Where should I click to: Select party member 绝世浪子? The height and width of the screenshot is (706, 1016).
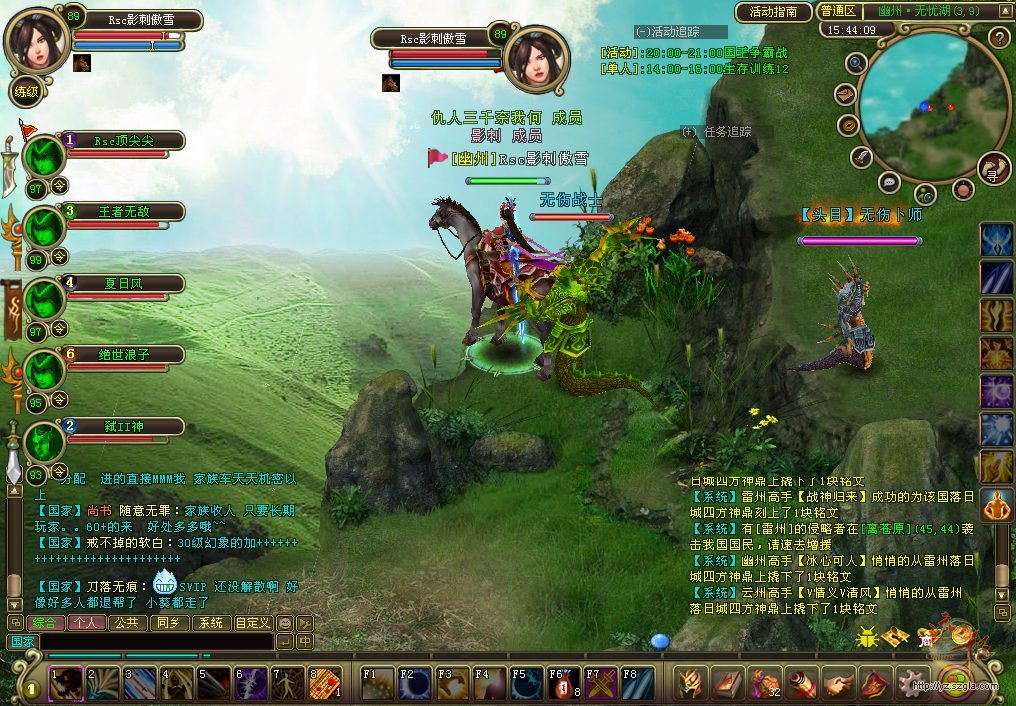[x=125, y=354]
